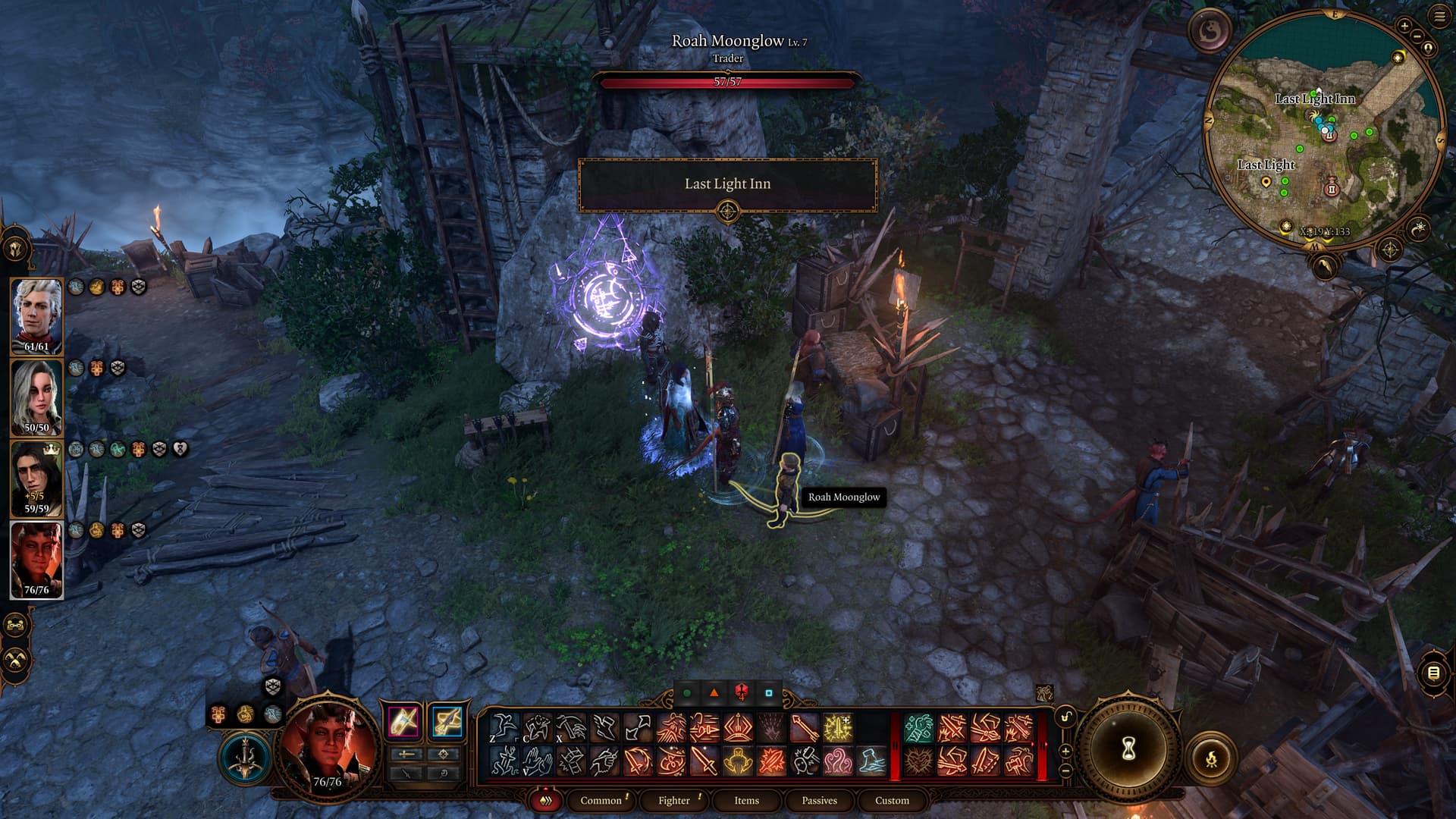Image resolution: width=1456 pixels, height=819 pixels.
Task: Click the red potion trader marker on minimap
Action: tap(1332, 187)
